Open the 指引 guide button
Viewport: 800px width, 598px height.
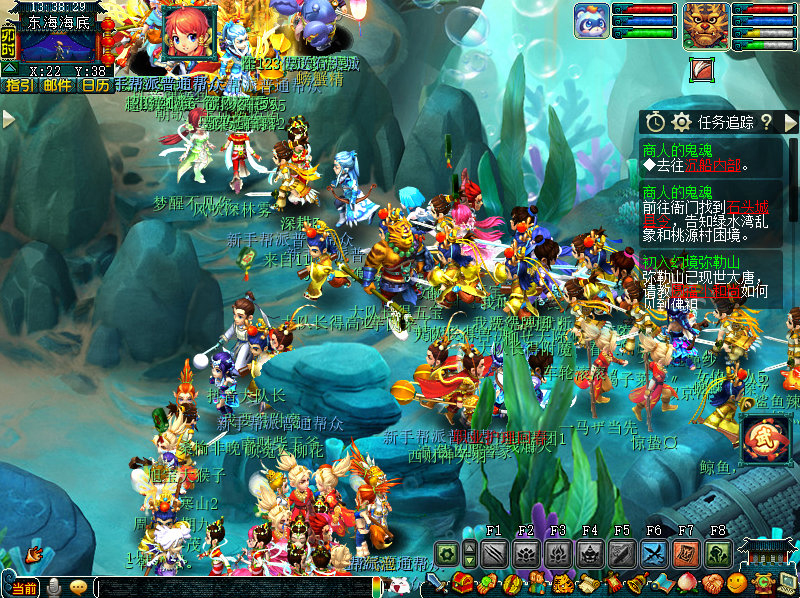tap(19, 86)
